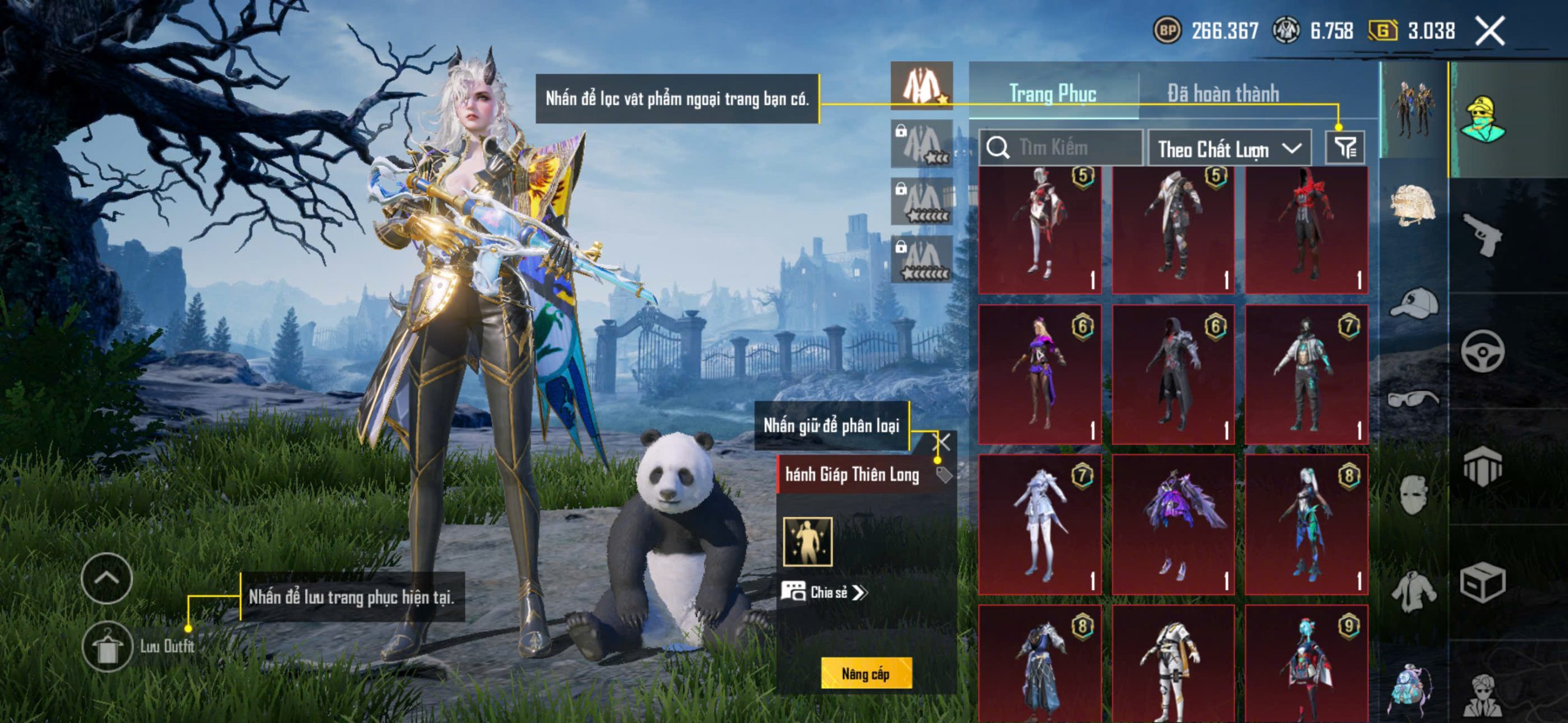Open the Theo Chất Lượng sort dropdown

click(1229, 149)
